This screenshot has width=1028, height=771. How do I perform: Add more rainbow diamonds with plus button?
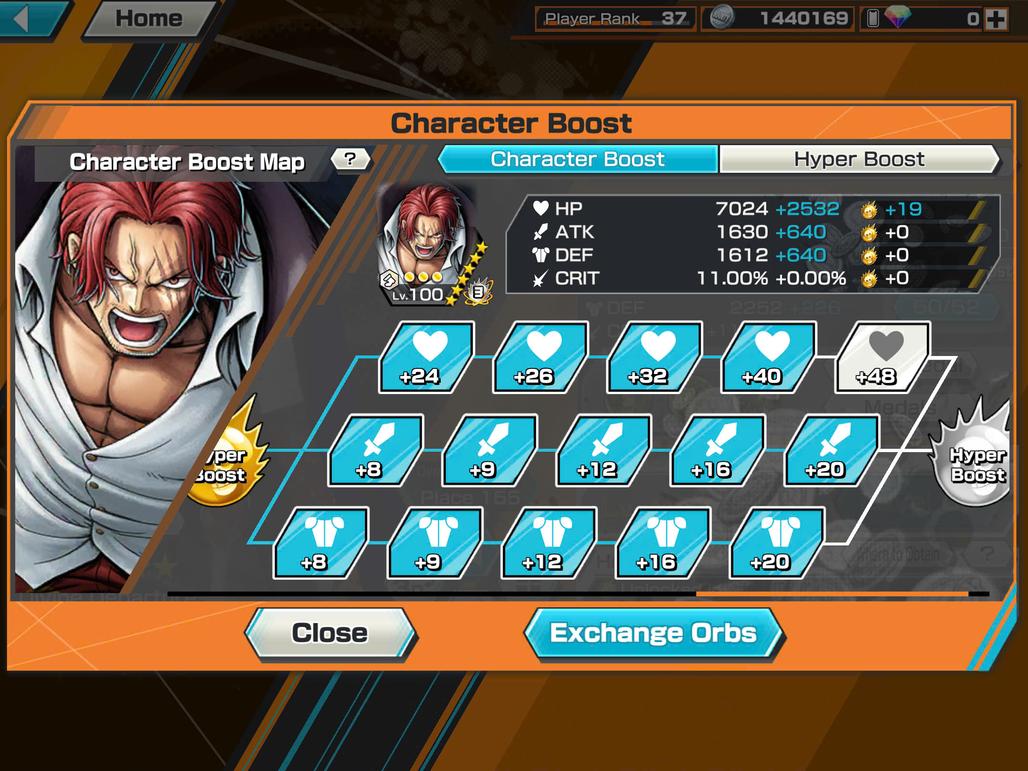pos(995,18)
